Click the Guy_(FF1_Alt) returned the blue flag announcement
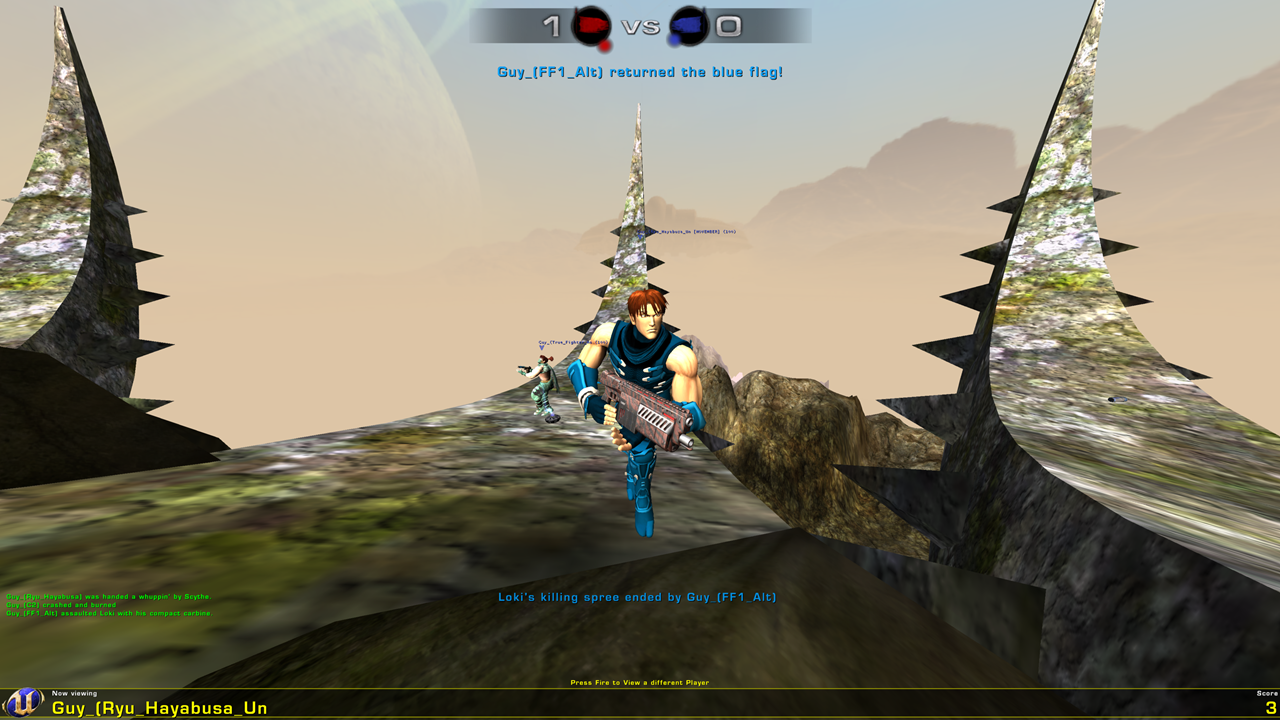 click(639, 71)
